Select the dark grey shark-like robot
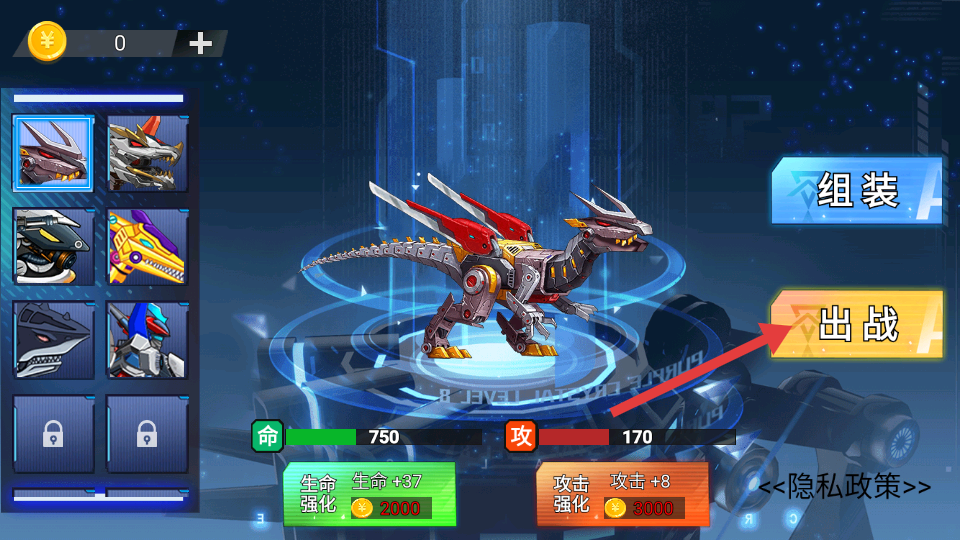This screenshot has height=540, width=960. coord(54,340)
